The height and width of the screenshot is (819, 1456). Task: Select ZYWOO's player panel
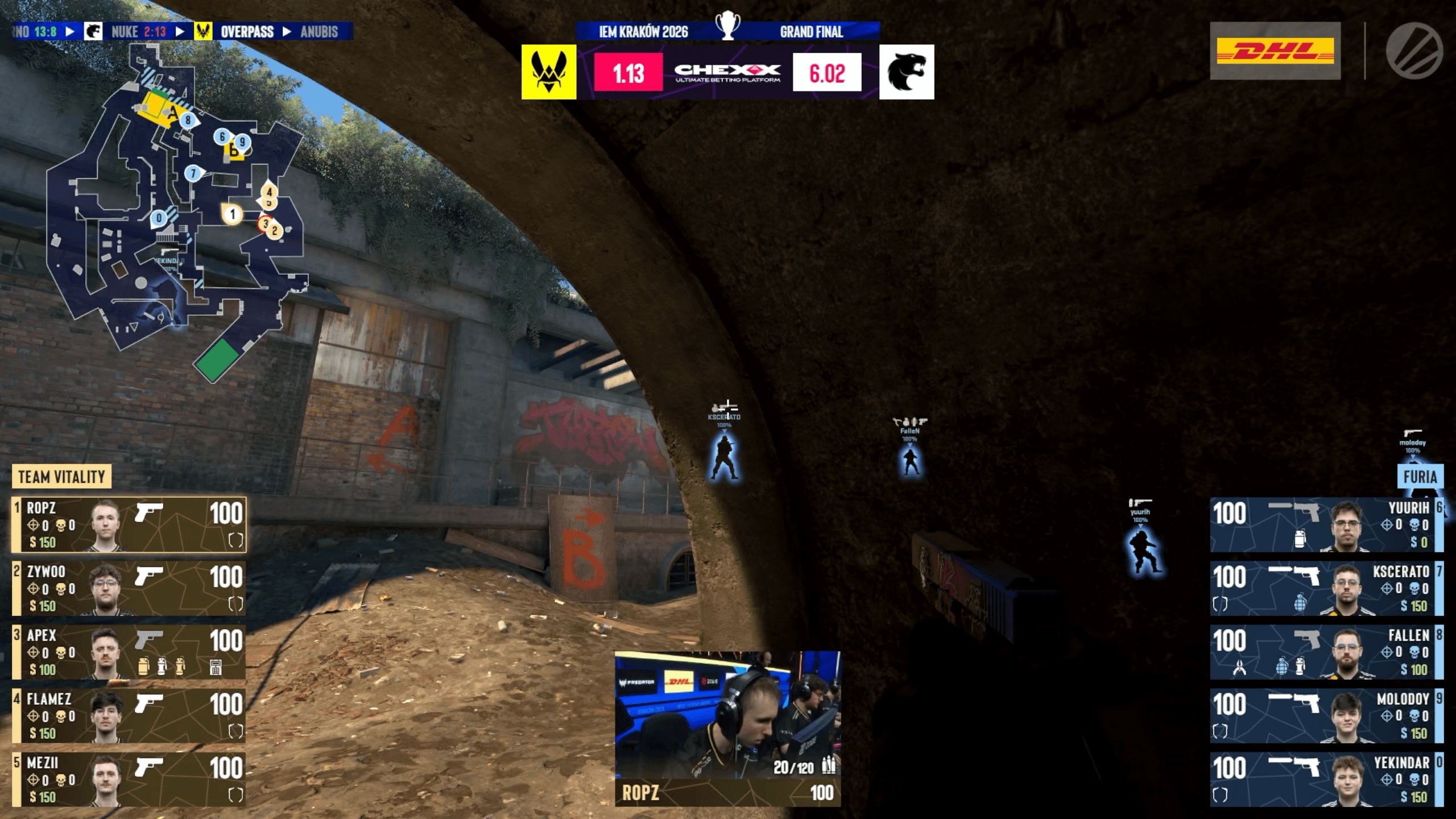[129, 588]
